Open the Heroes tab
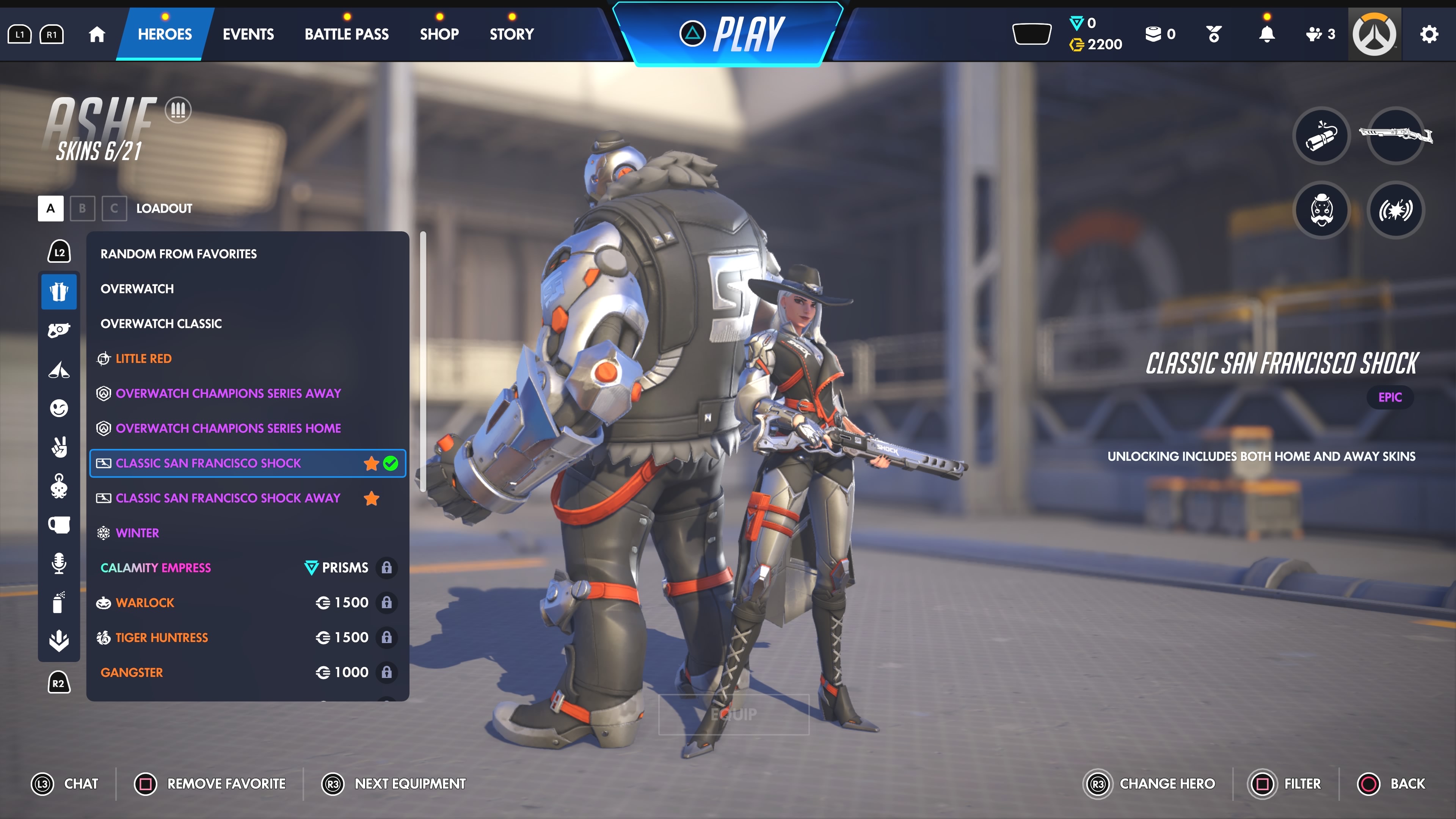This screenshot has height=819, width=1456. [165, 34]
